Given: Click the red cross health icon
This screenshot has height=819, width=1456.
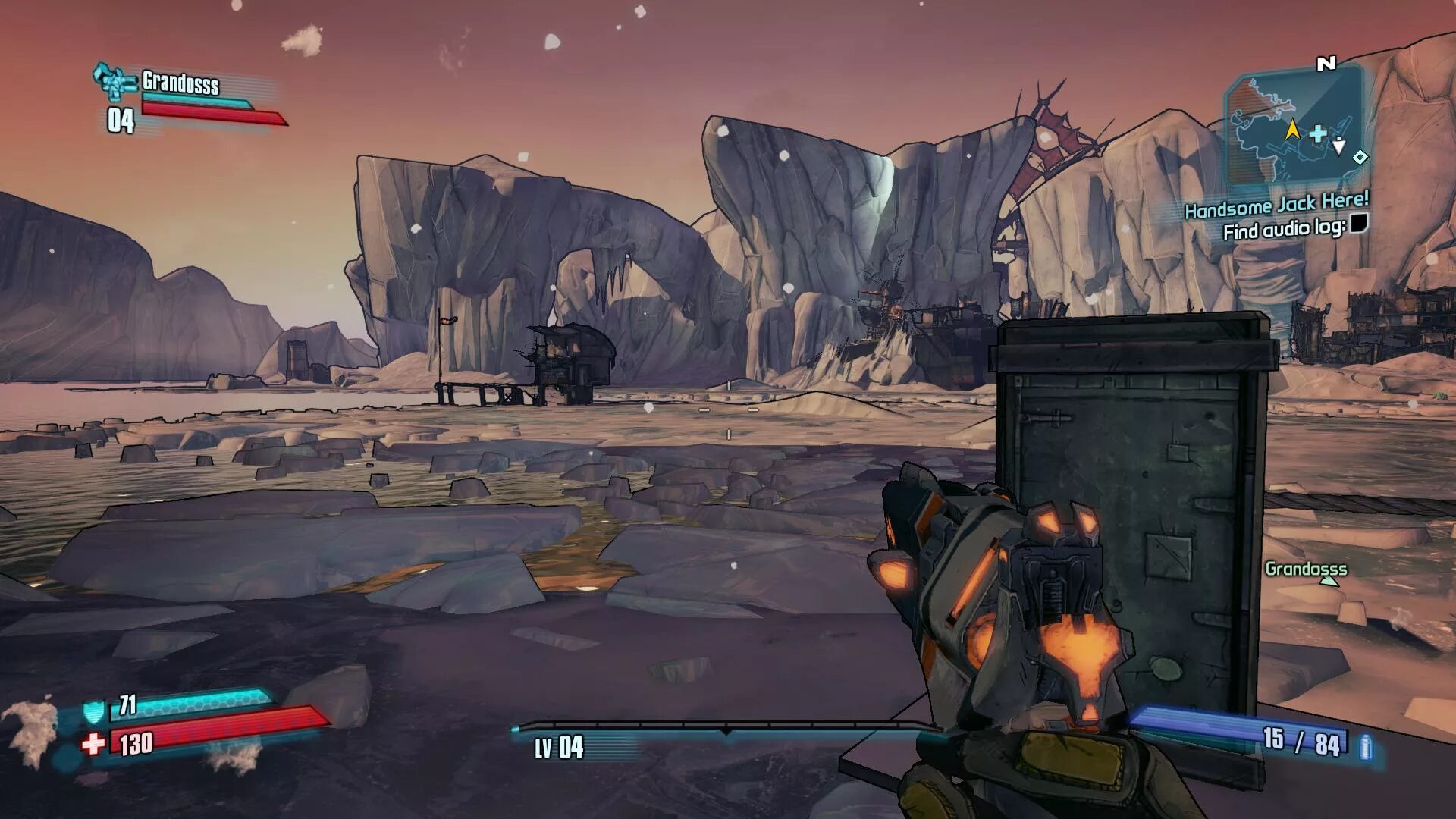Looking at the screenshot, I should (x=93, y=743).
